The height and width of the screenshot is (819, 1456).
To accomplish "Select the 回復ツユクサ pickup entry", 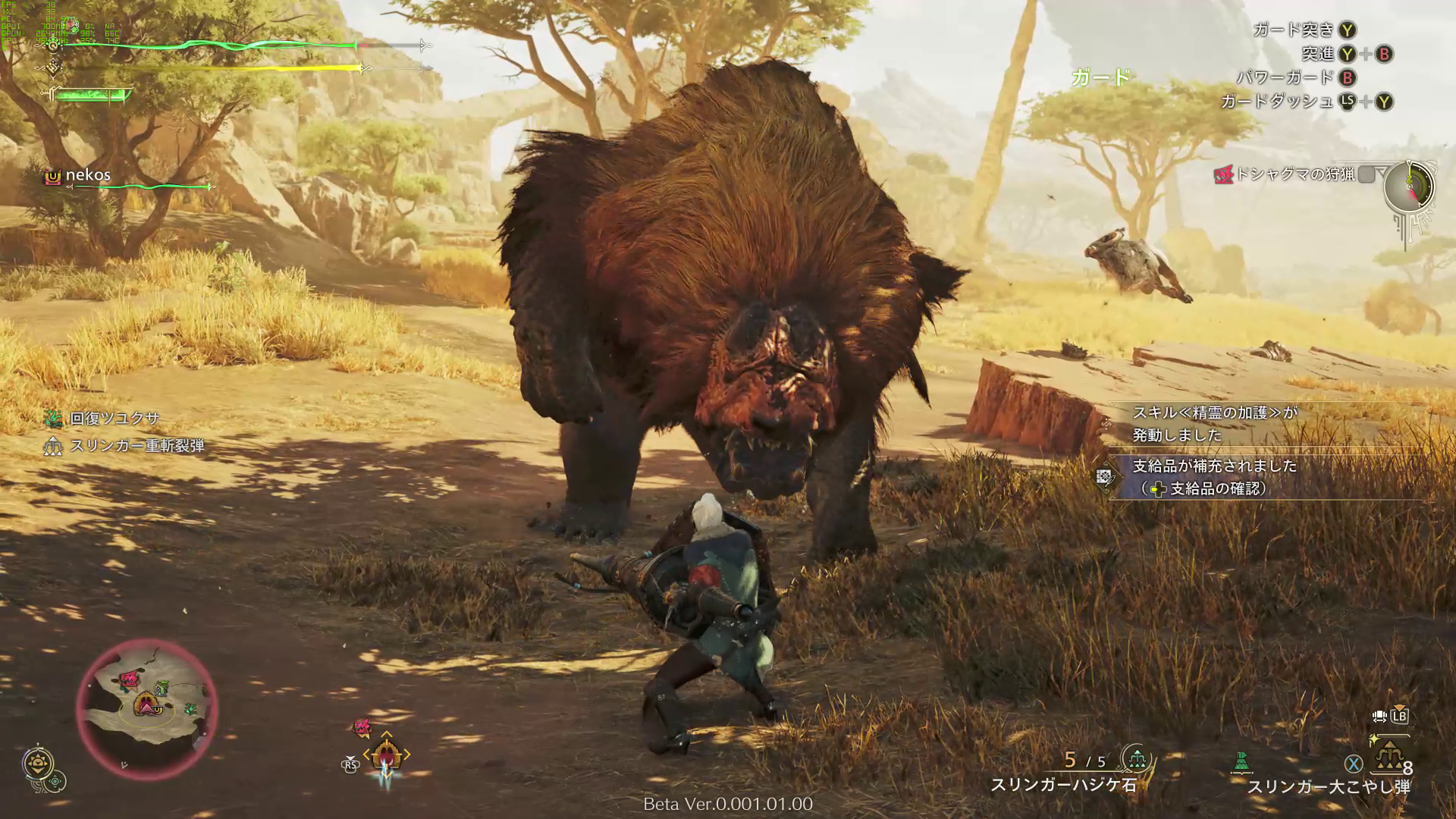I will pos(114,418).
